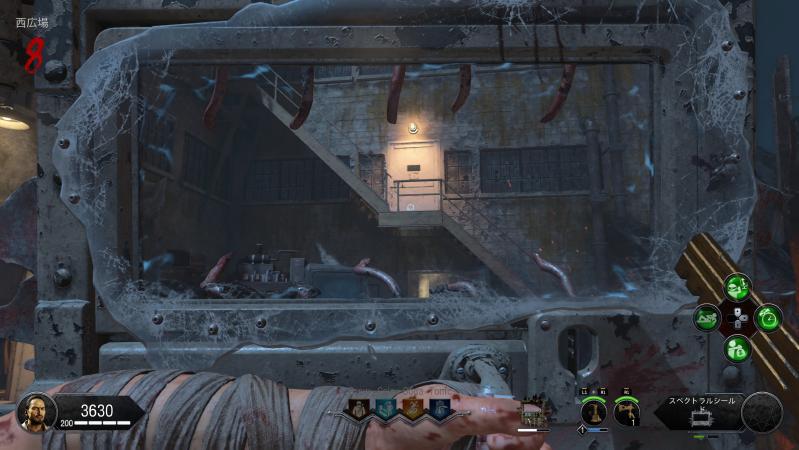
Task: Select the orange perk icon
Action: coord(412,408)
